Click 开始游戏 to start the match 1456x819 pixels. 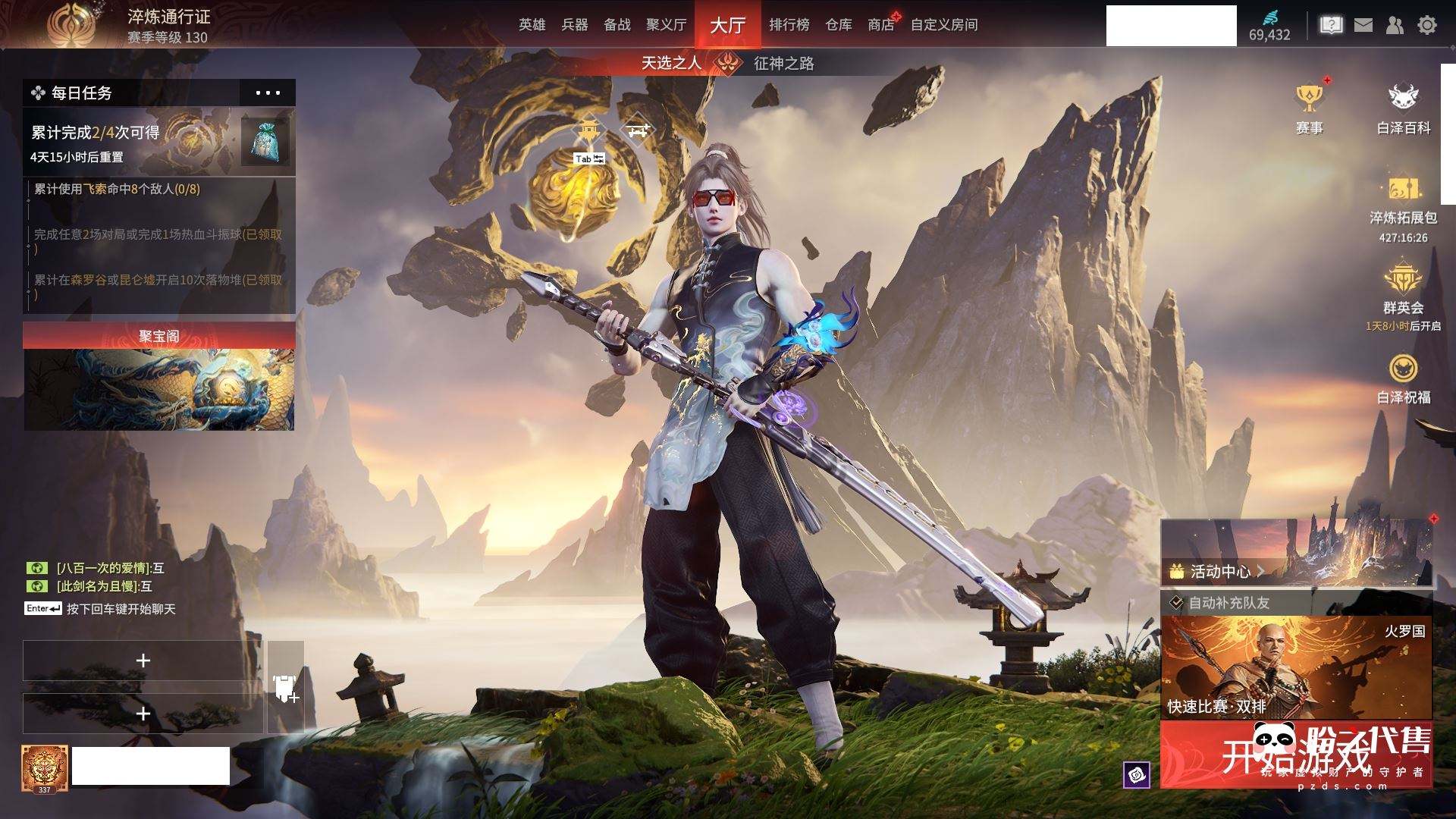tap(1296, 755)
